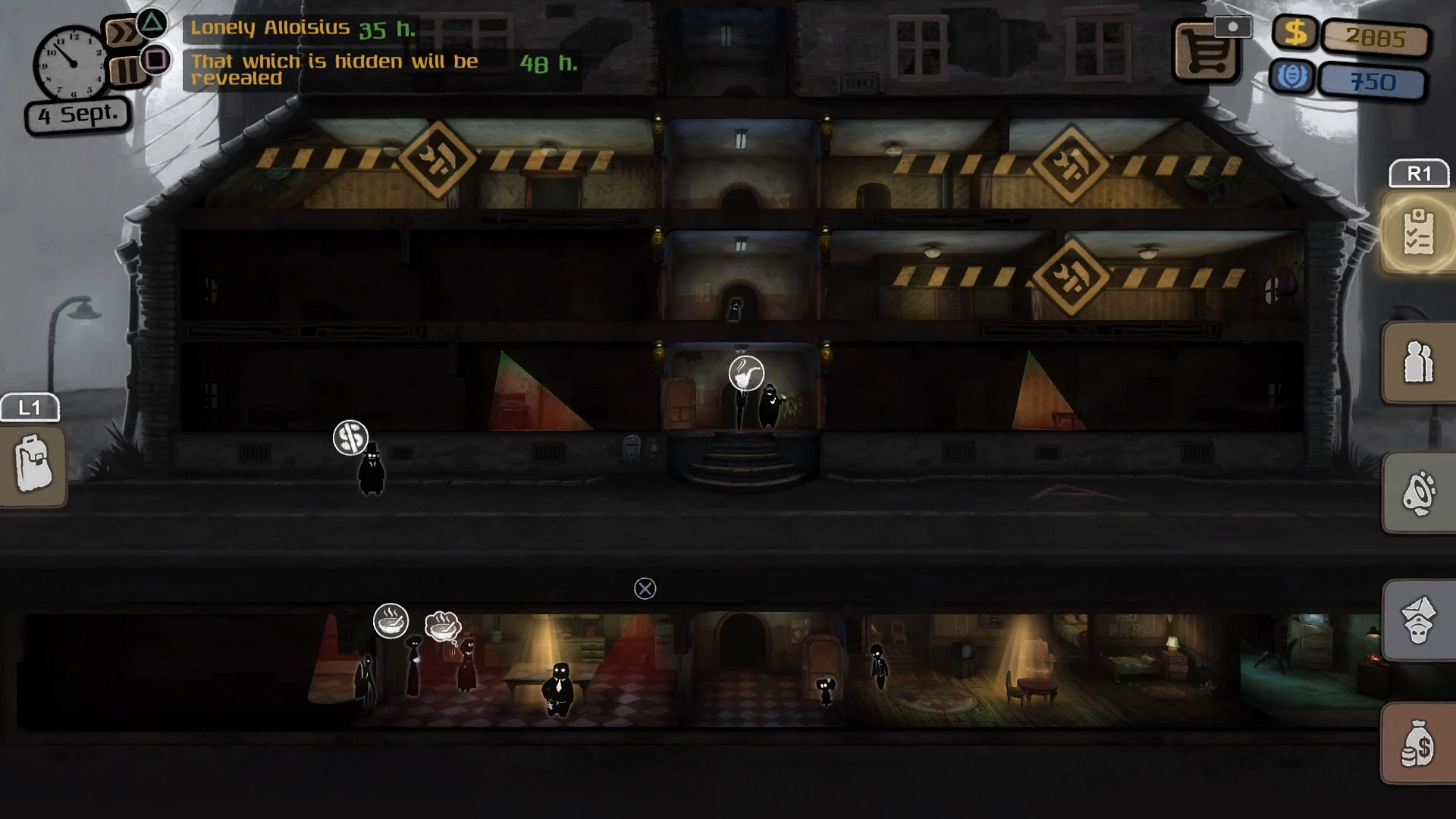Click the dollar interaction bubble above the character
1456x819 pixels.
pos(350,438)
